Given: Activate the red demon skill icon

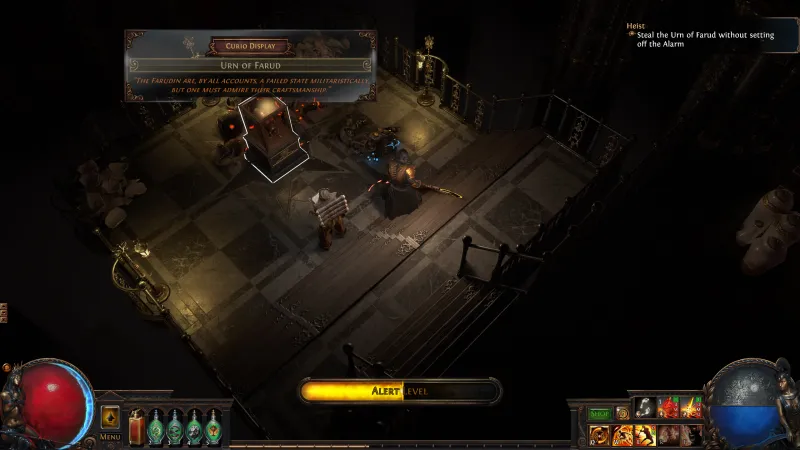Looking at the screenshot, I should [x=668, y=407].
